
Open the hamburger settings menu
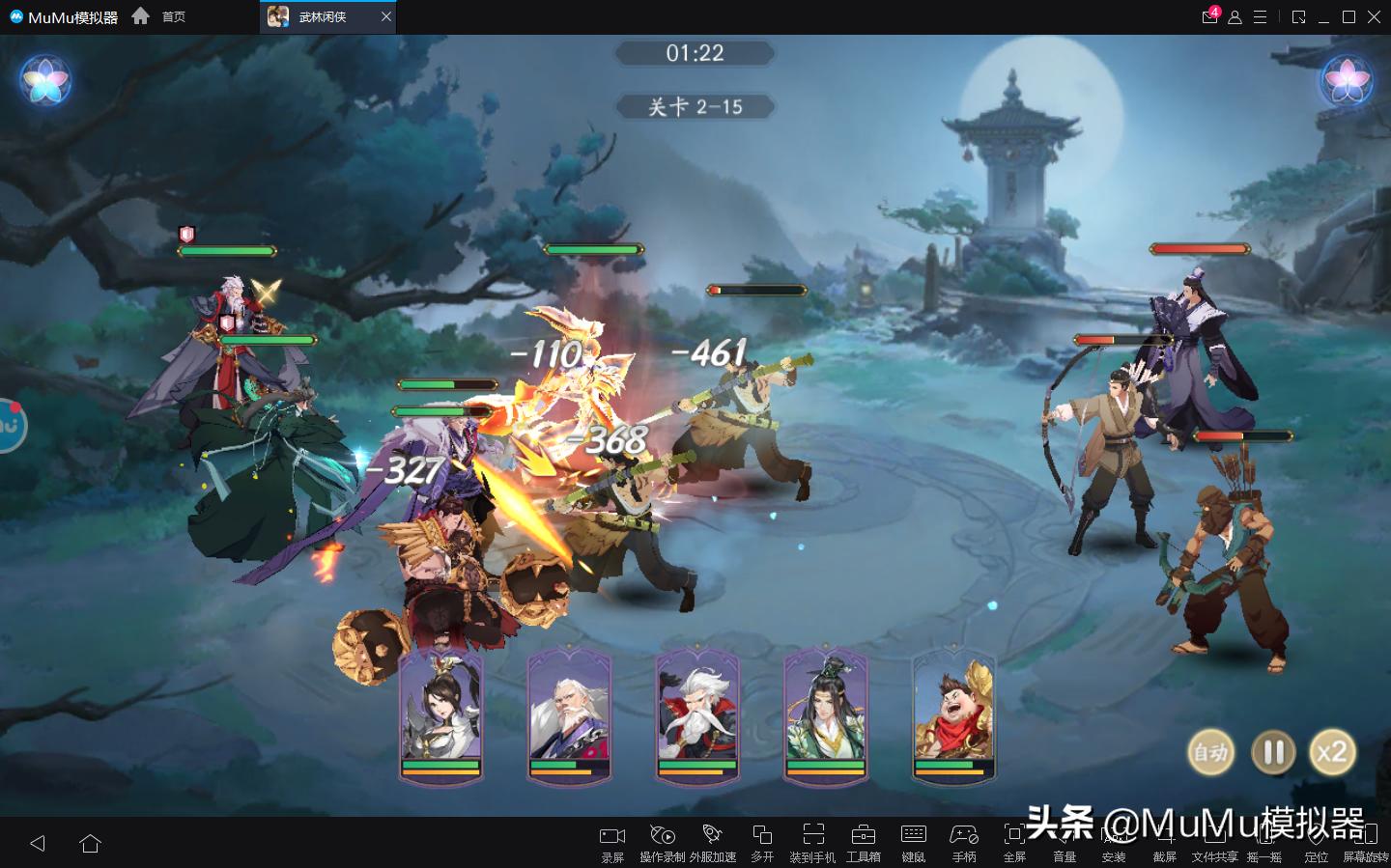[1258, 16]
